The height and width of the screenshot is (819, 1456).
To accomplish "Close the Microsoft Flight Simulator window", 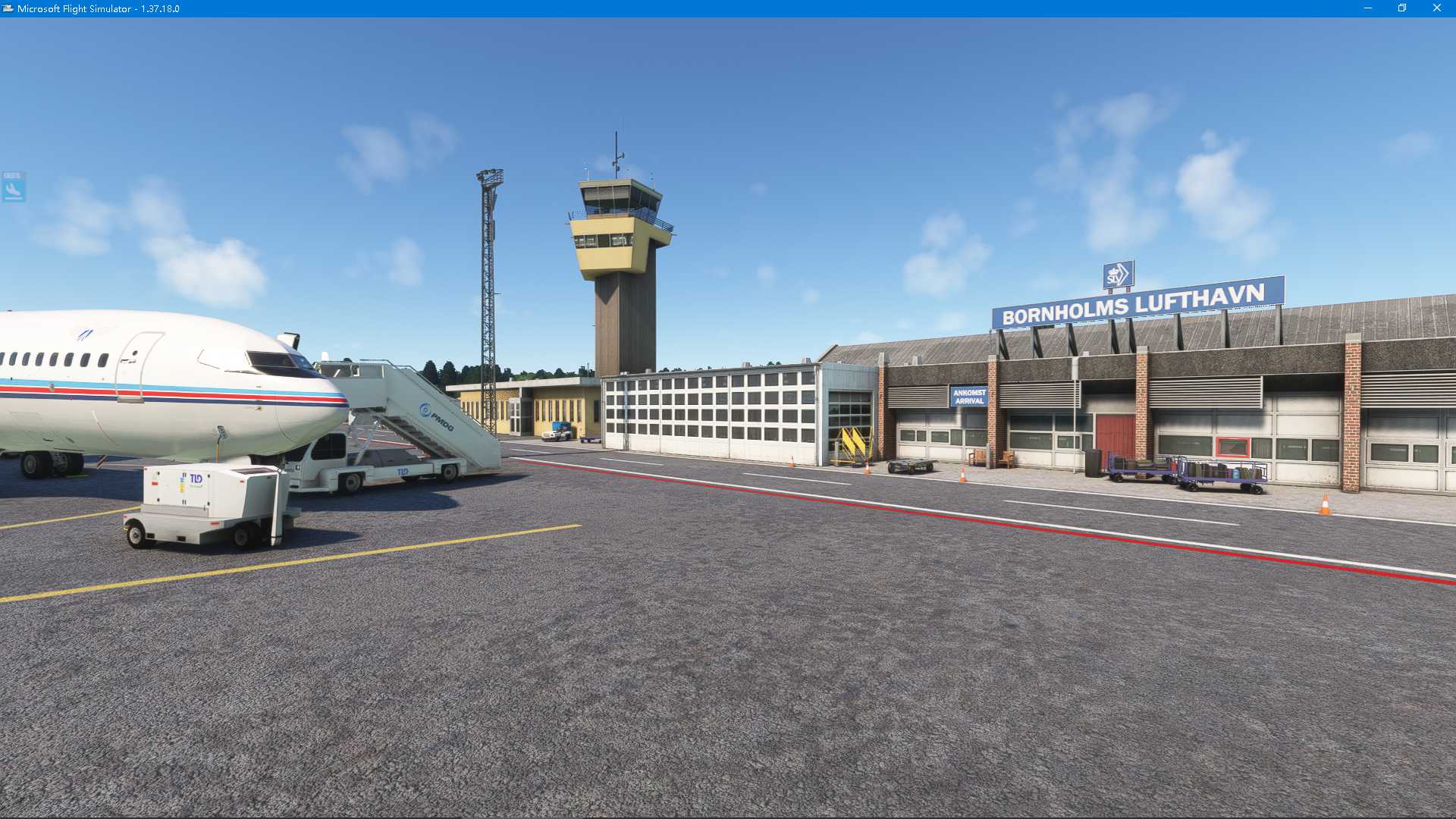I will coord(1436,8).
